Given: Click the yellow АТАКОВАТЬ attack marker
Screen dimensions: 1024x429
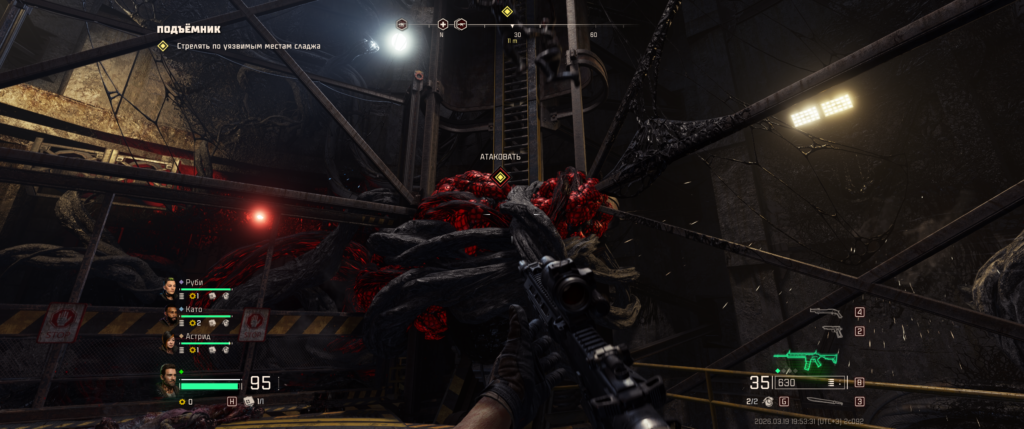Looking at the screenshot, I should pos(500,176).
